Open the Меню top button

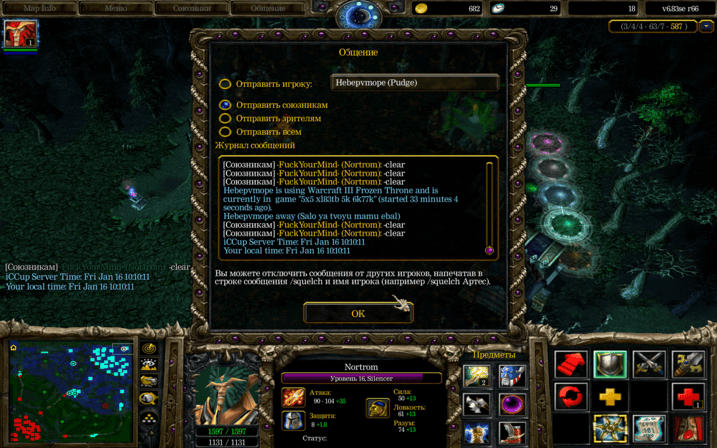coord(116,8)
